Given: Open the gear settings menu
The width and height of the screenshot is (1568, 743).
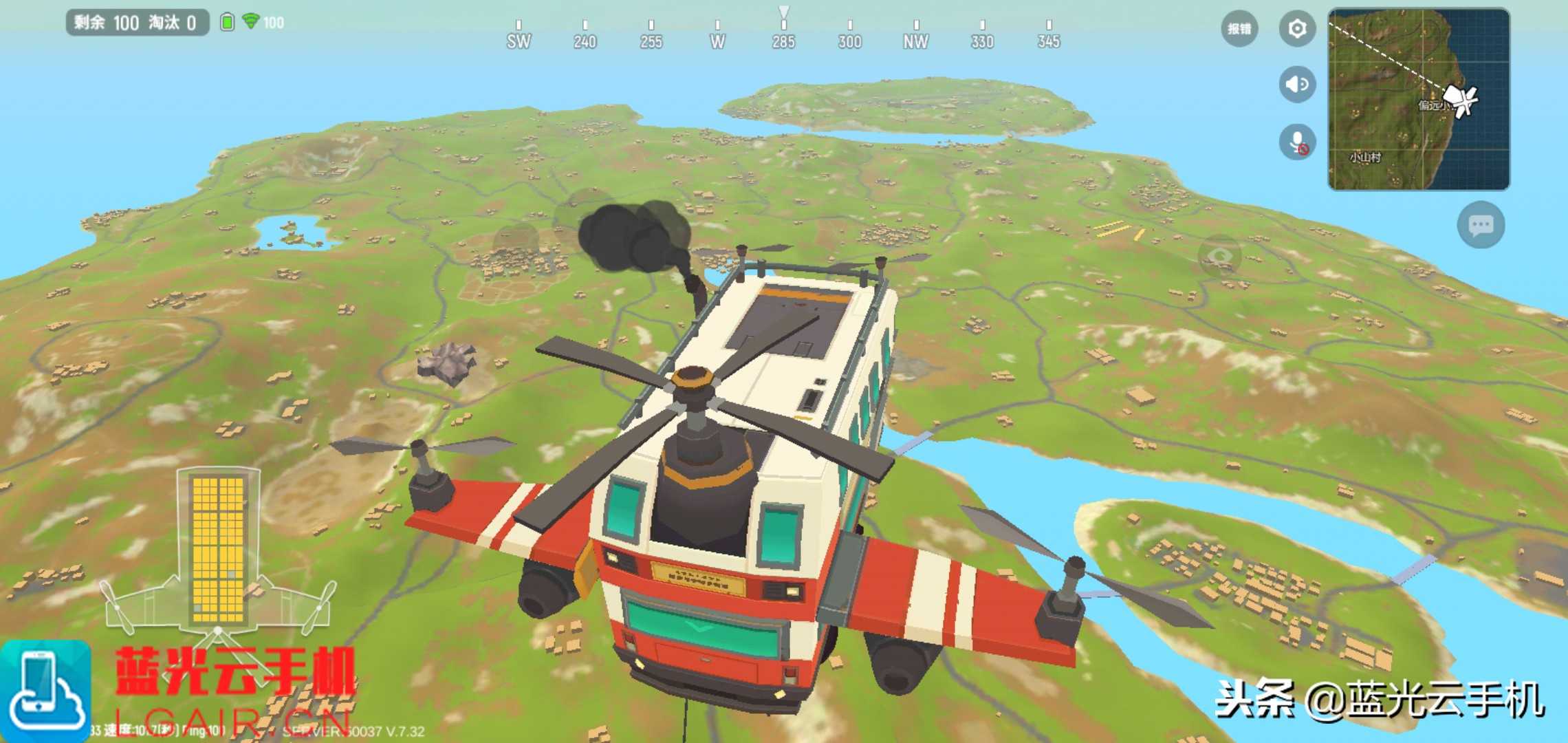Looking at the screenshot, I should [1297, 29].
